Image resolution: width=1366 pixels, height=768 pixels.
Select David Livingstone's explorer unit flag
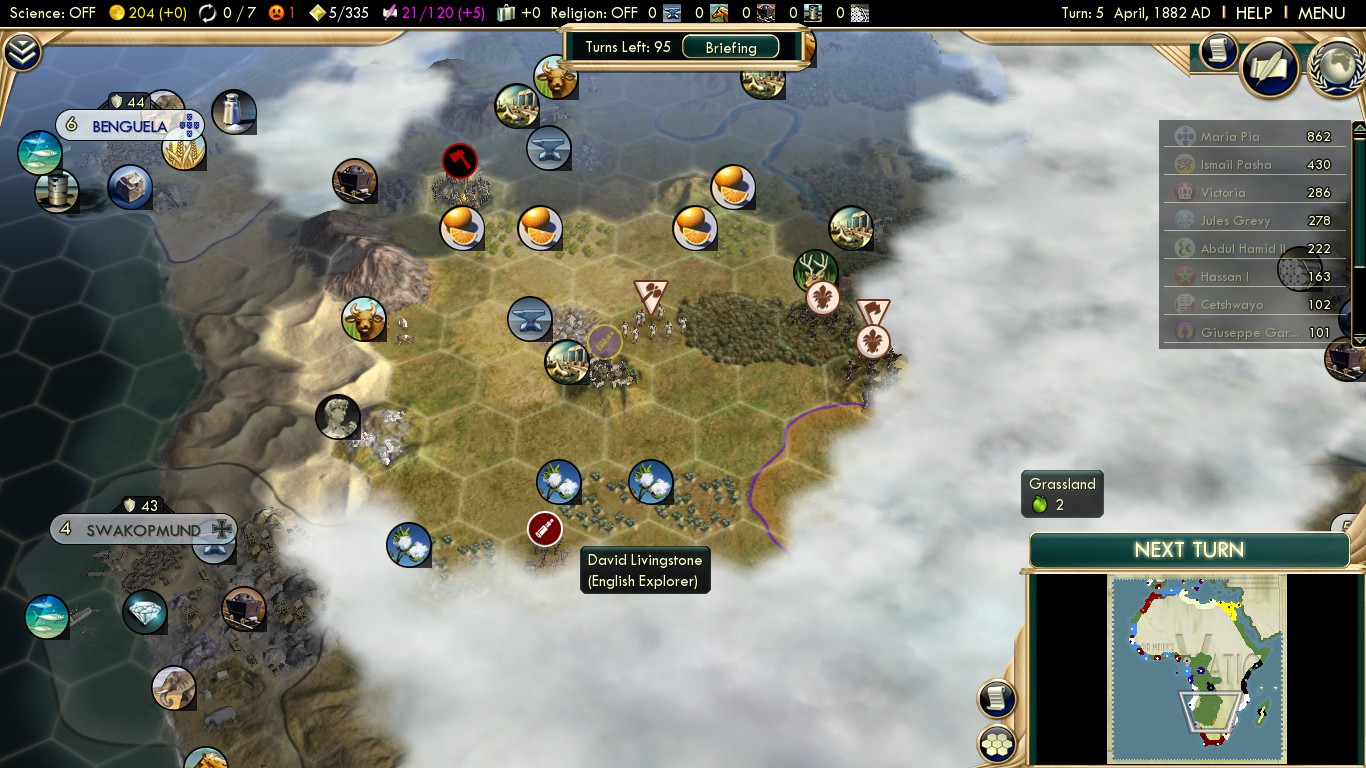[543, 529]
